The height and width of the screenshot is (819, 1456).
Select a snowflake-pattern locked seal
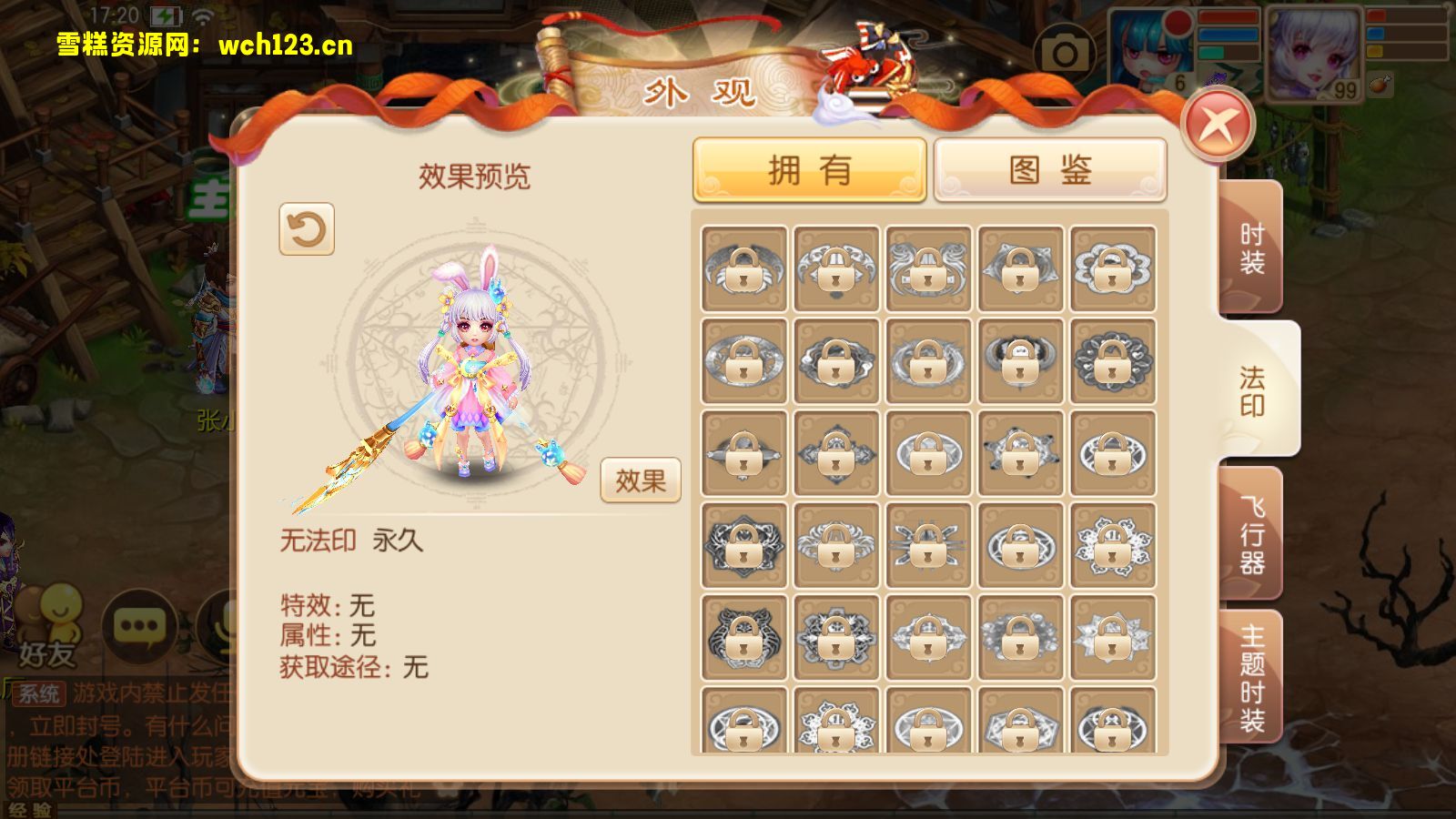(x=1112, y=543)
